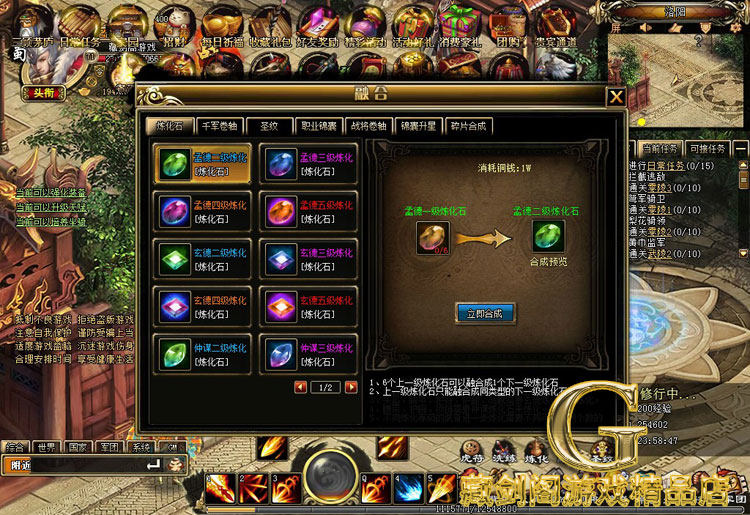Select the 职业锦囊 tab
The width and height of the screenshot is (750, 515).
point(318,126)
